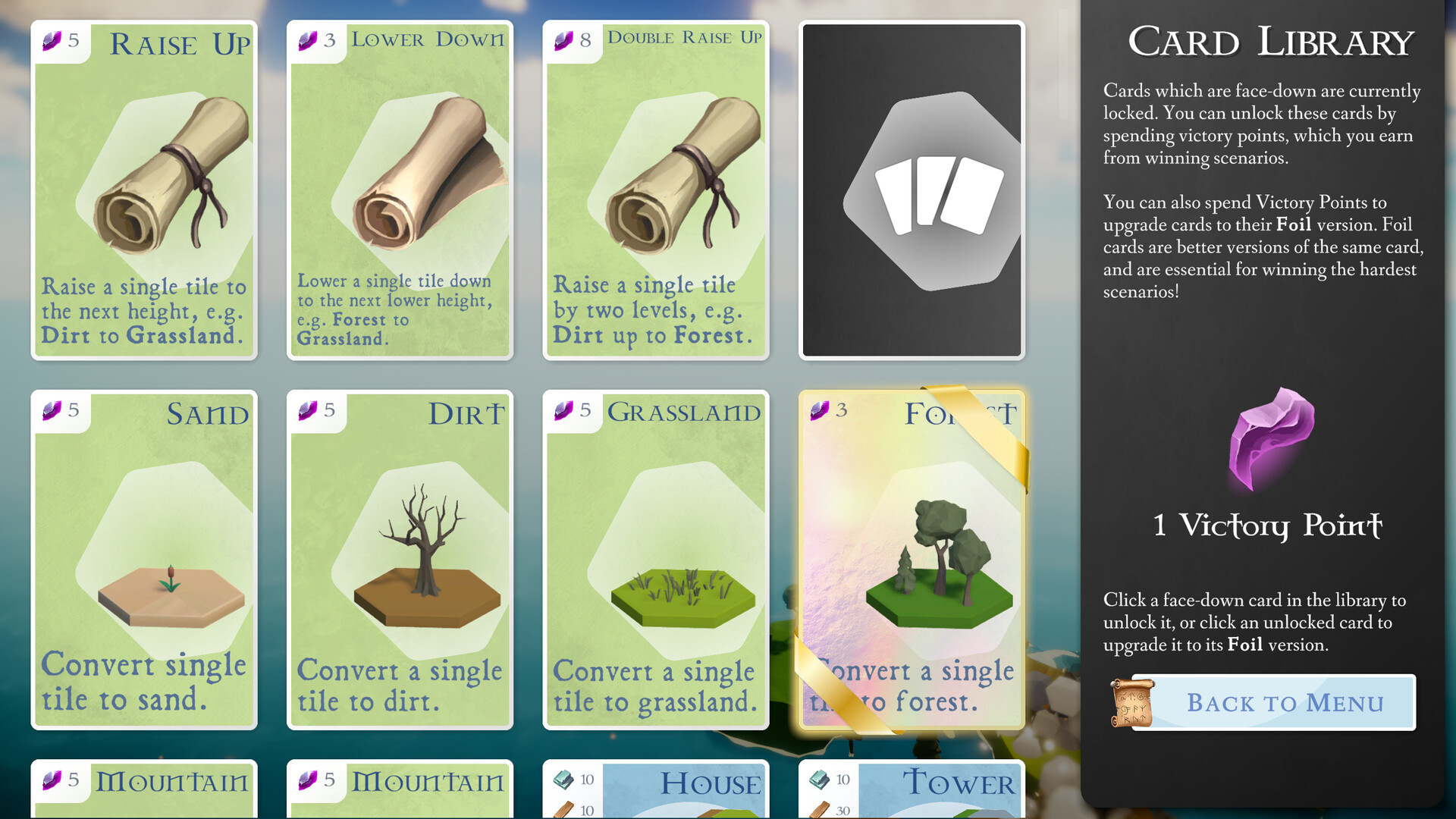Viewport: 1456px width, 819px height.
Task: Select the Dirt card
Action: (x=400, y=557)
